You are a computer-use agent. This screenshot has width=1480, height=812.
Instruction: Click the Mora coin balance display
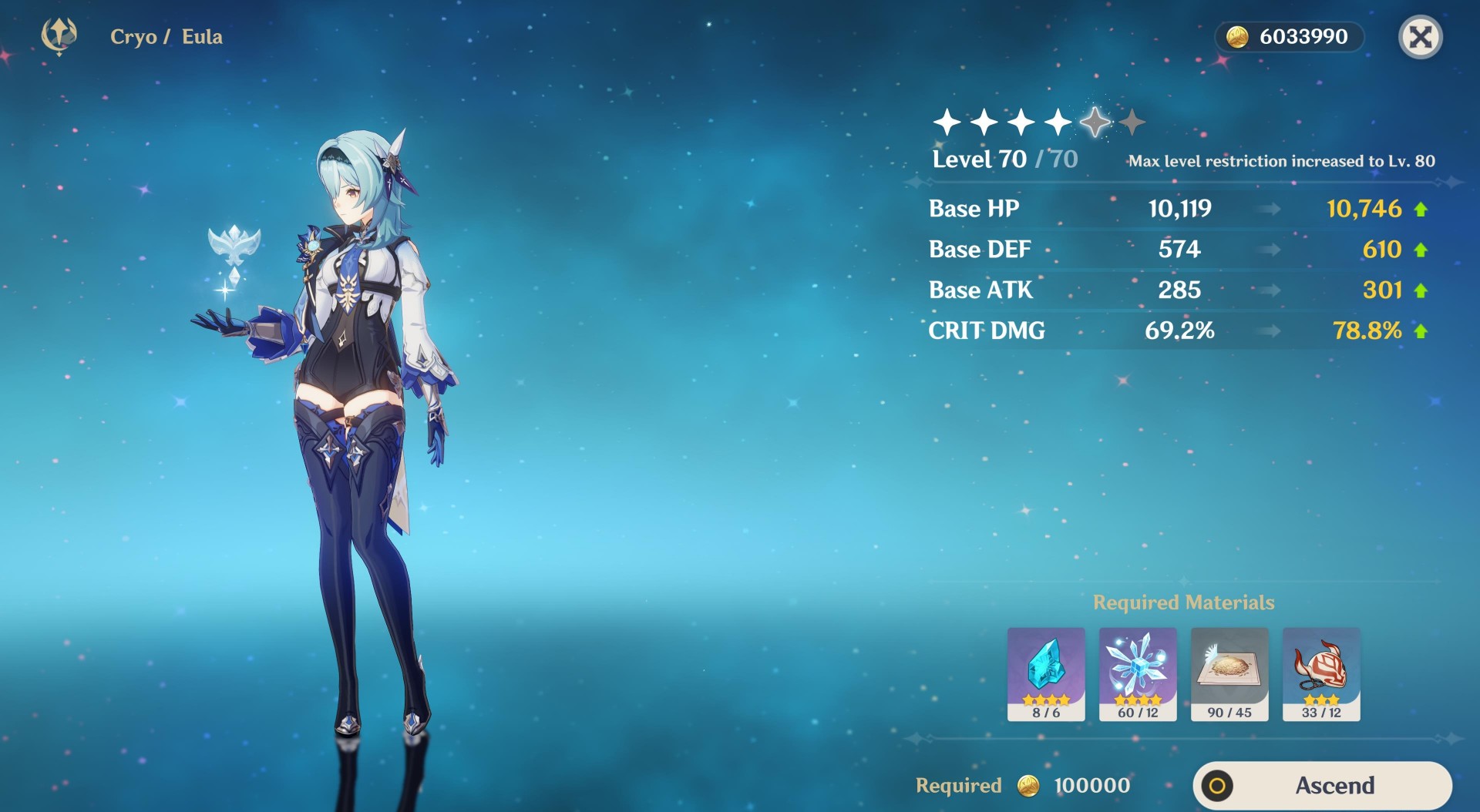click(1289, 37)
